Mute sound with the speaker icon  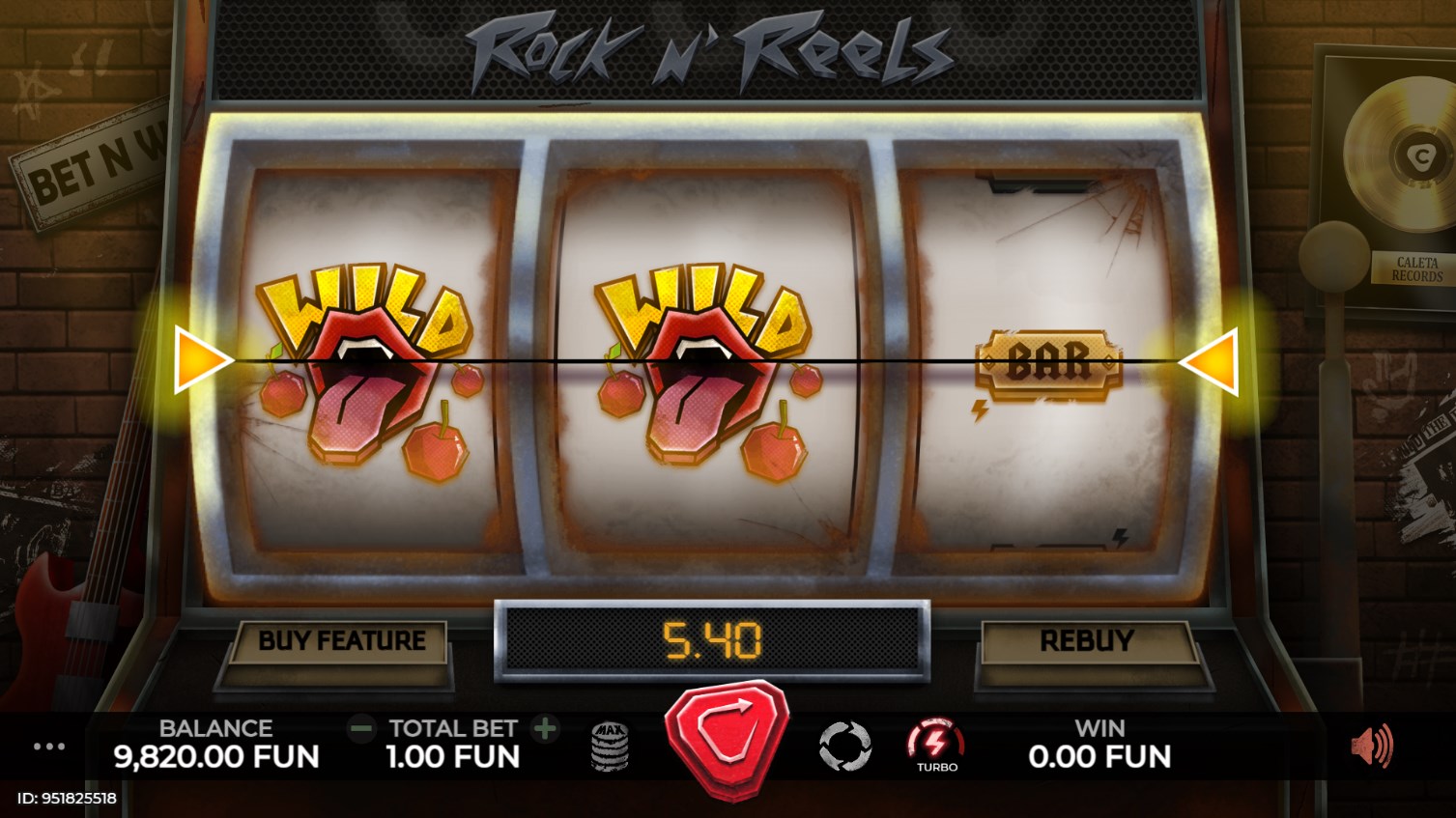pyautogui.click(x=1371, y=746)
